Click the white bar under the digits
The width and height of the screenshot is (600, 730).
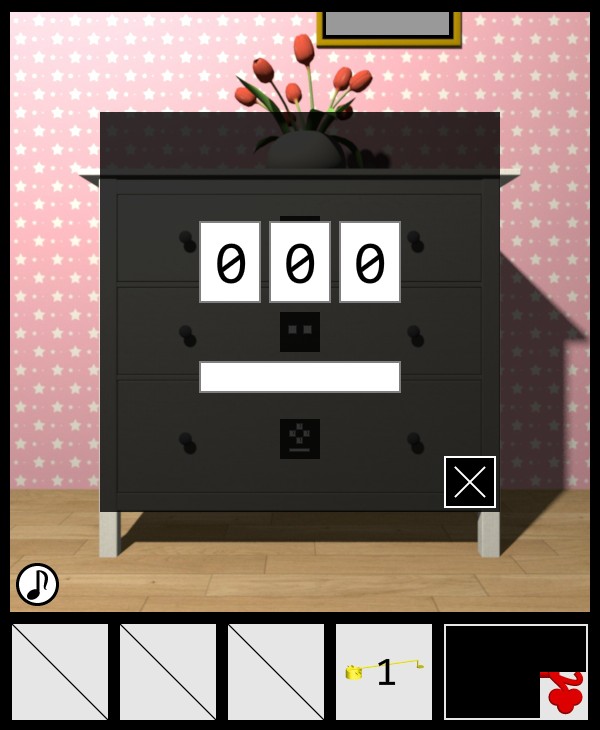point(300,377)
